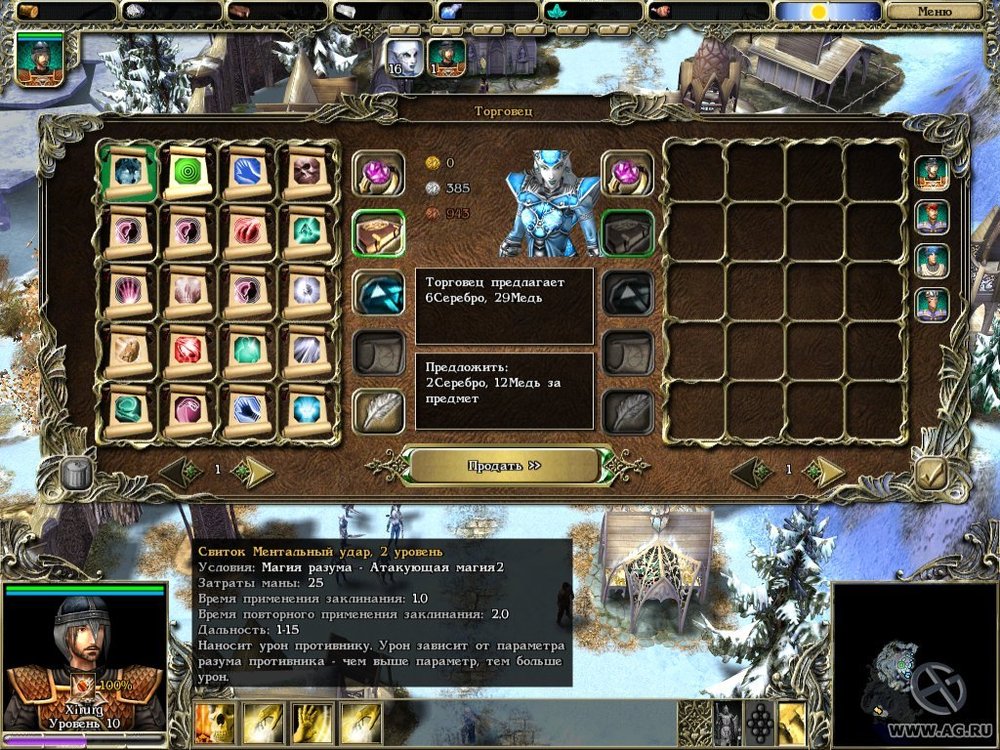Select the pale elf unit portrait
The image size is (1000, 750).
[x=403, y=57]
